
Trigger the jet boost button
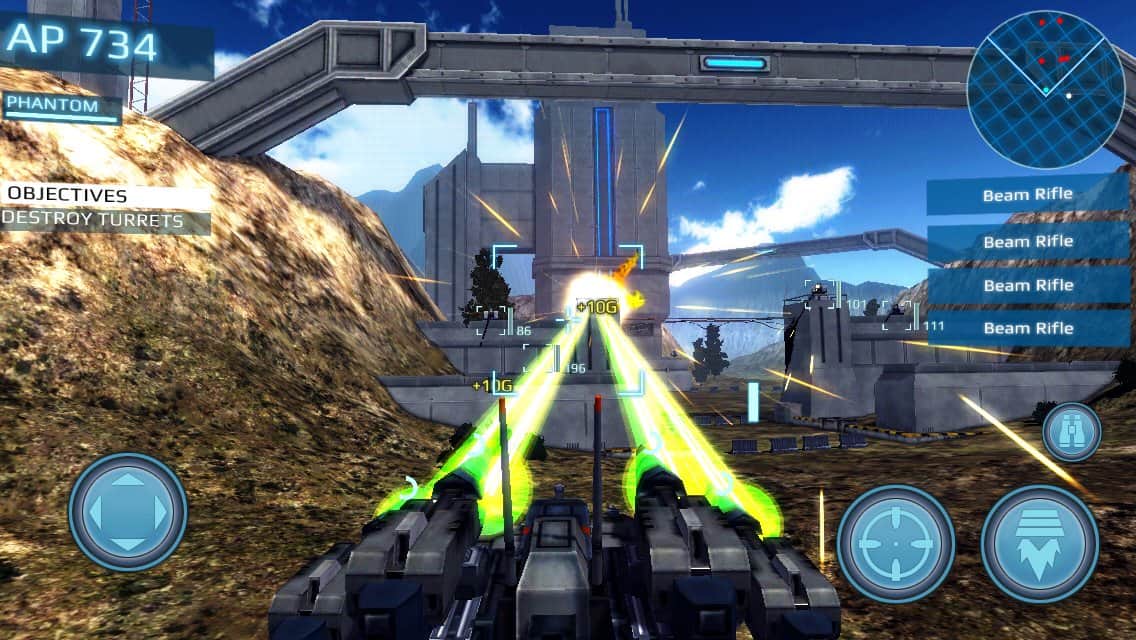(1040, 543)
